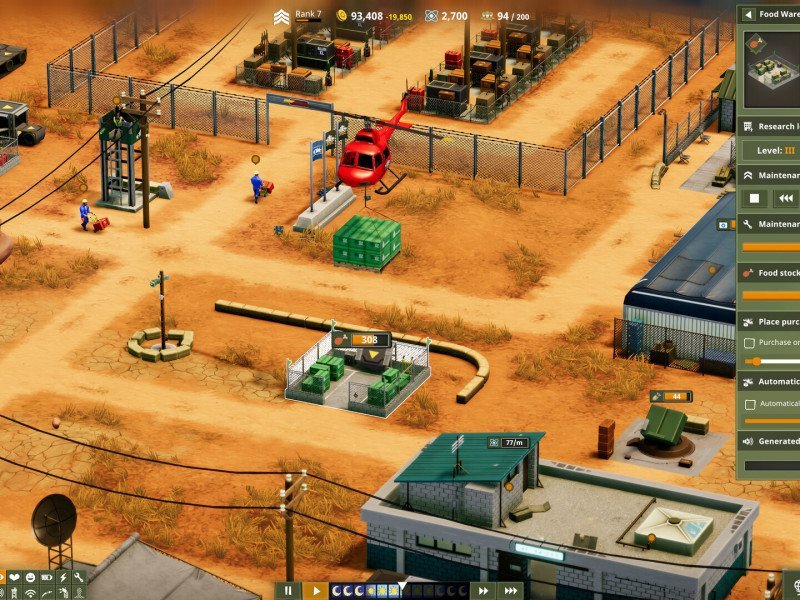Viewport: 800px width, 600px height.
Task: Open the Rank 7 chevron progress
Action: tap(282, 15)
